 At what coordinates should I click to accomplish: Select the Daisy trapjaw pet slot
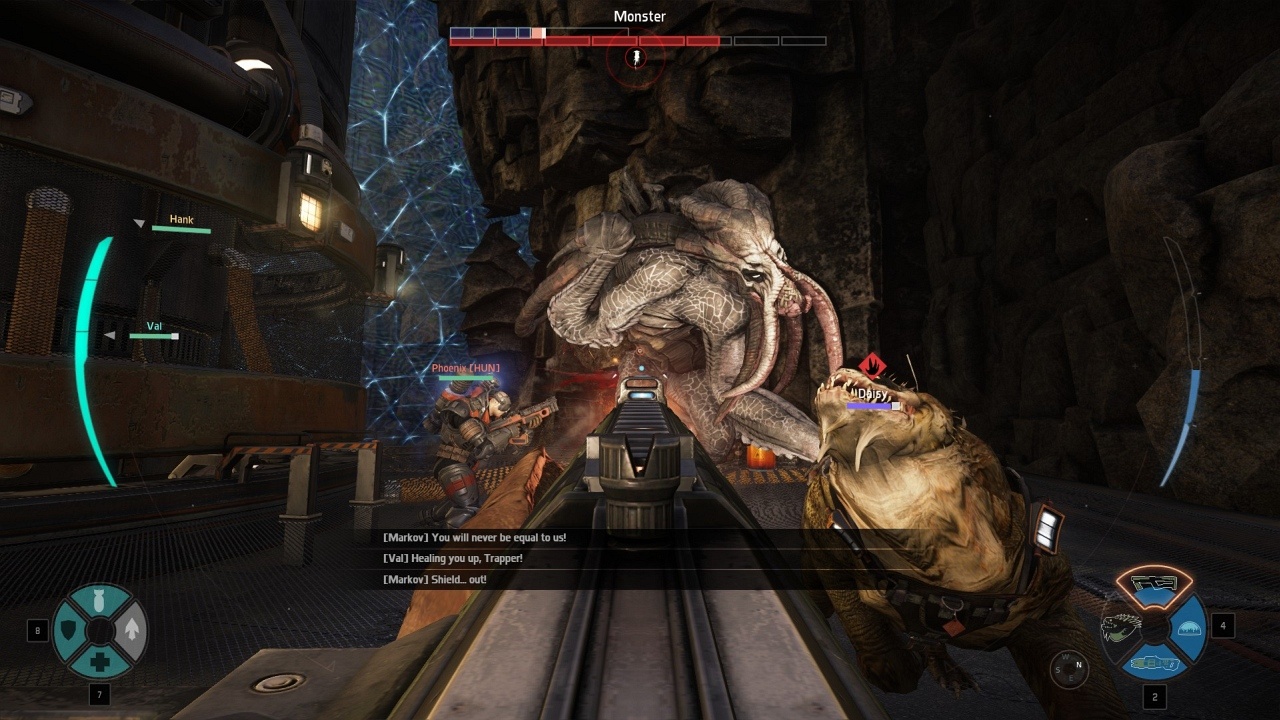(x=1120, y=628)
